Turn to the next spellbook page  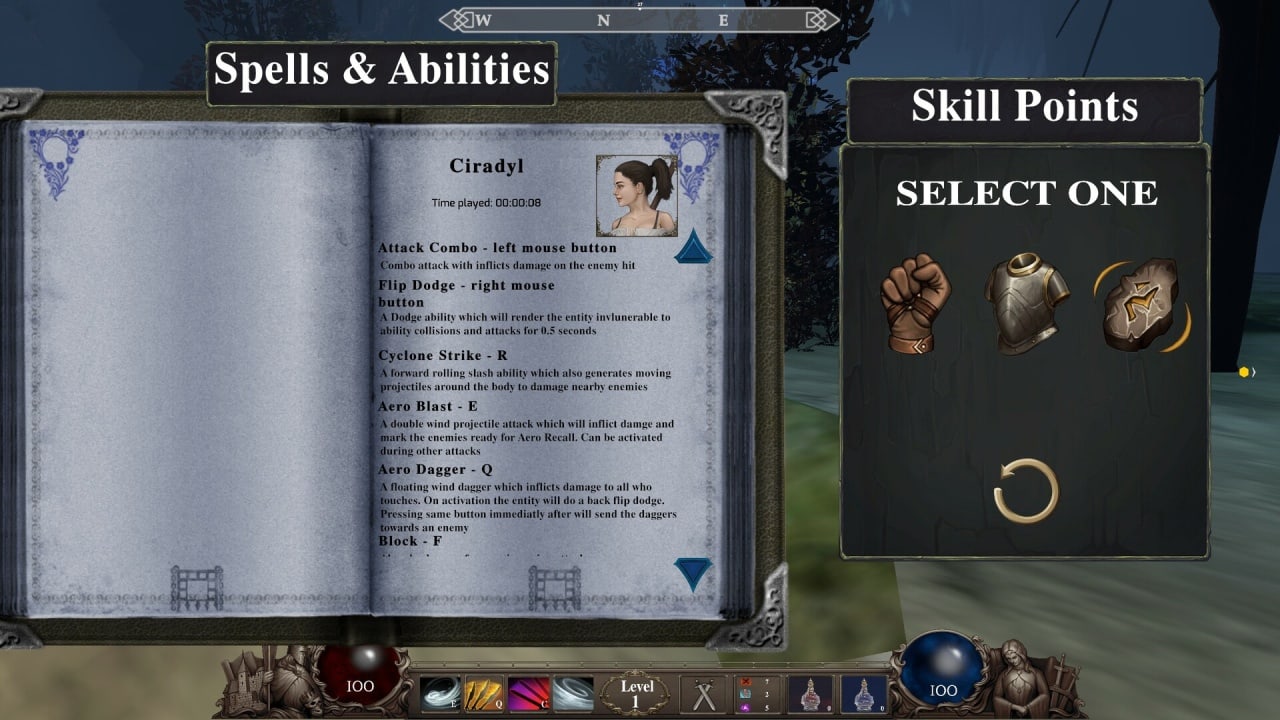pyautogui.click(x=693, y=573)
